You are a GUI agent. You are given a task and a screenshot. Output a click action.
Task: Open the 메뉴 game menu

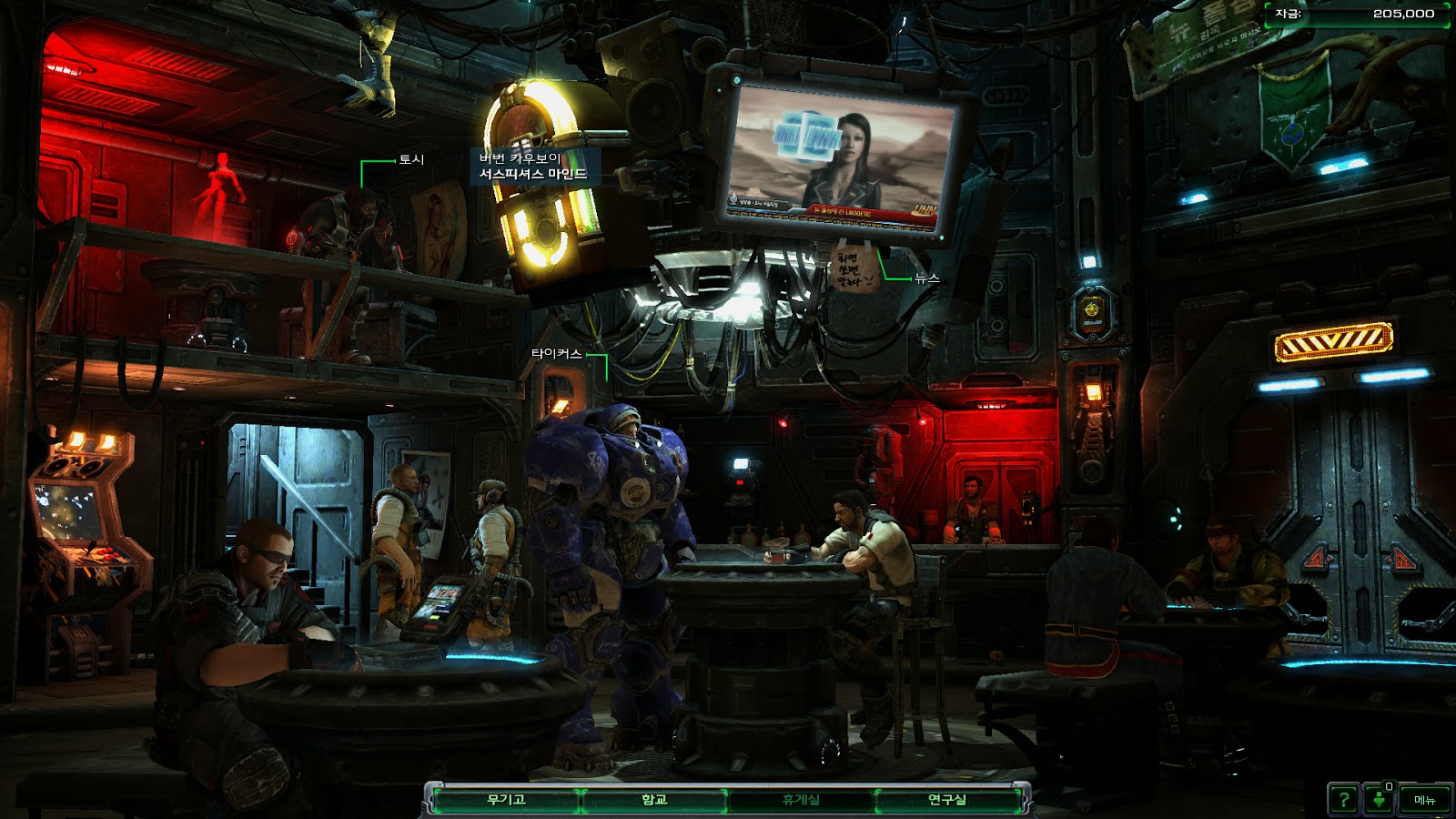coord(1425,800)
